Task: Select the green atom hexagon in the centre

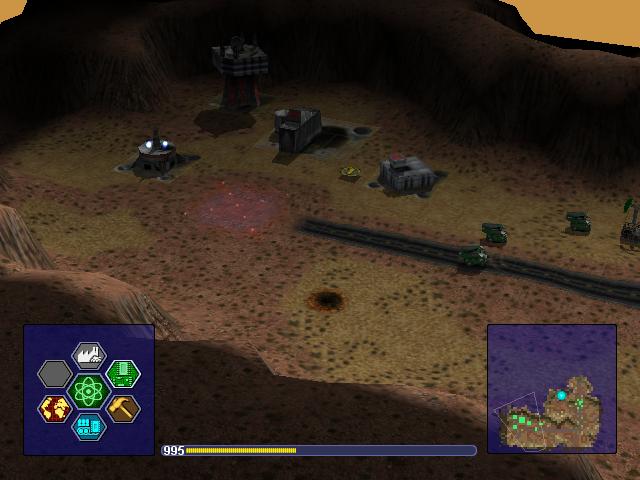Action: tap(89, 390)
